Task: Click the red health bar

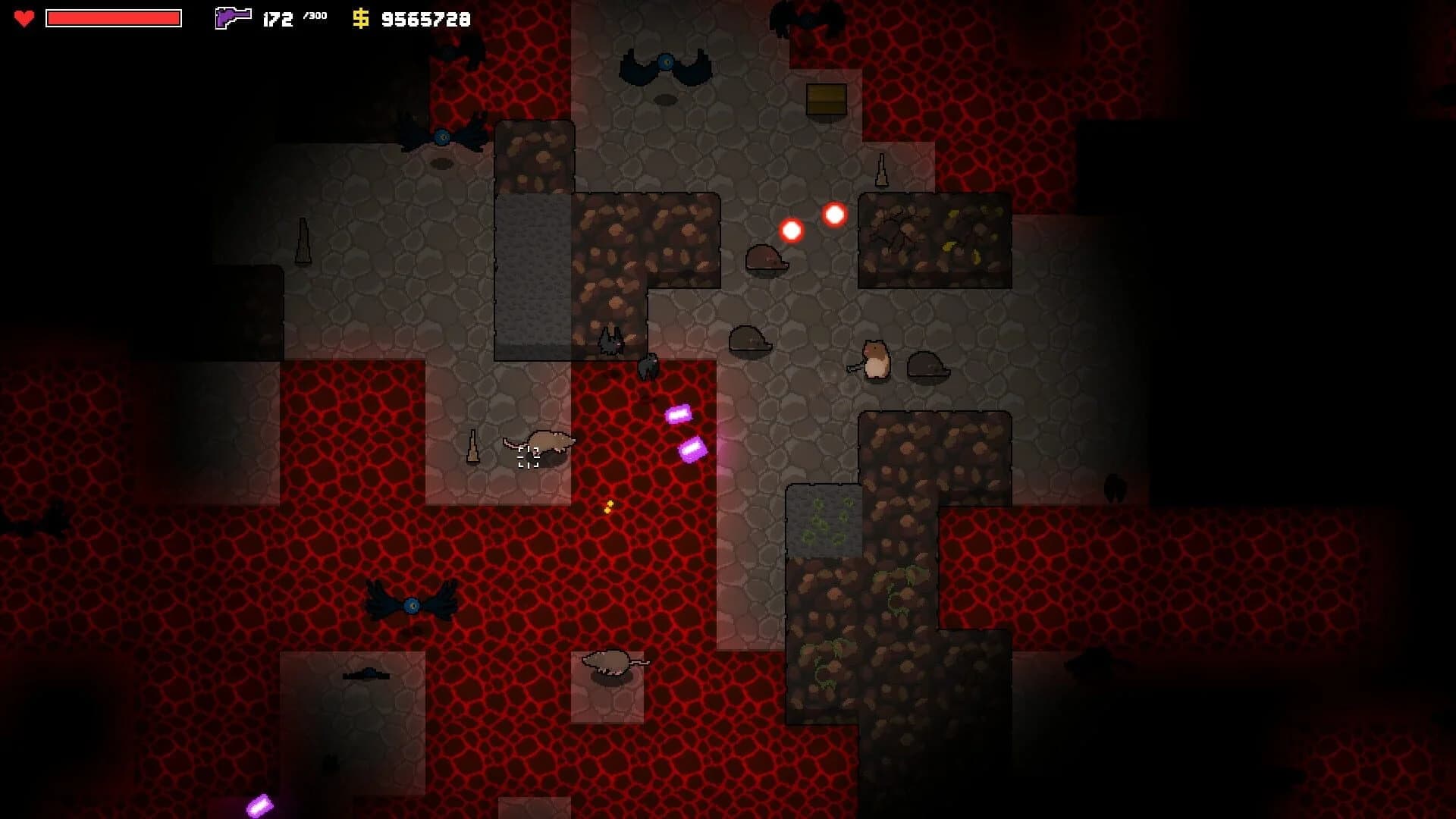Action: click(114, 17)
